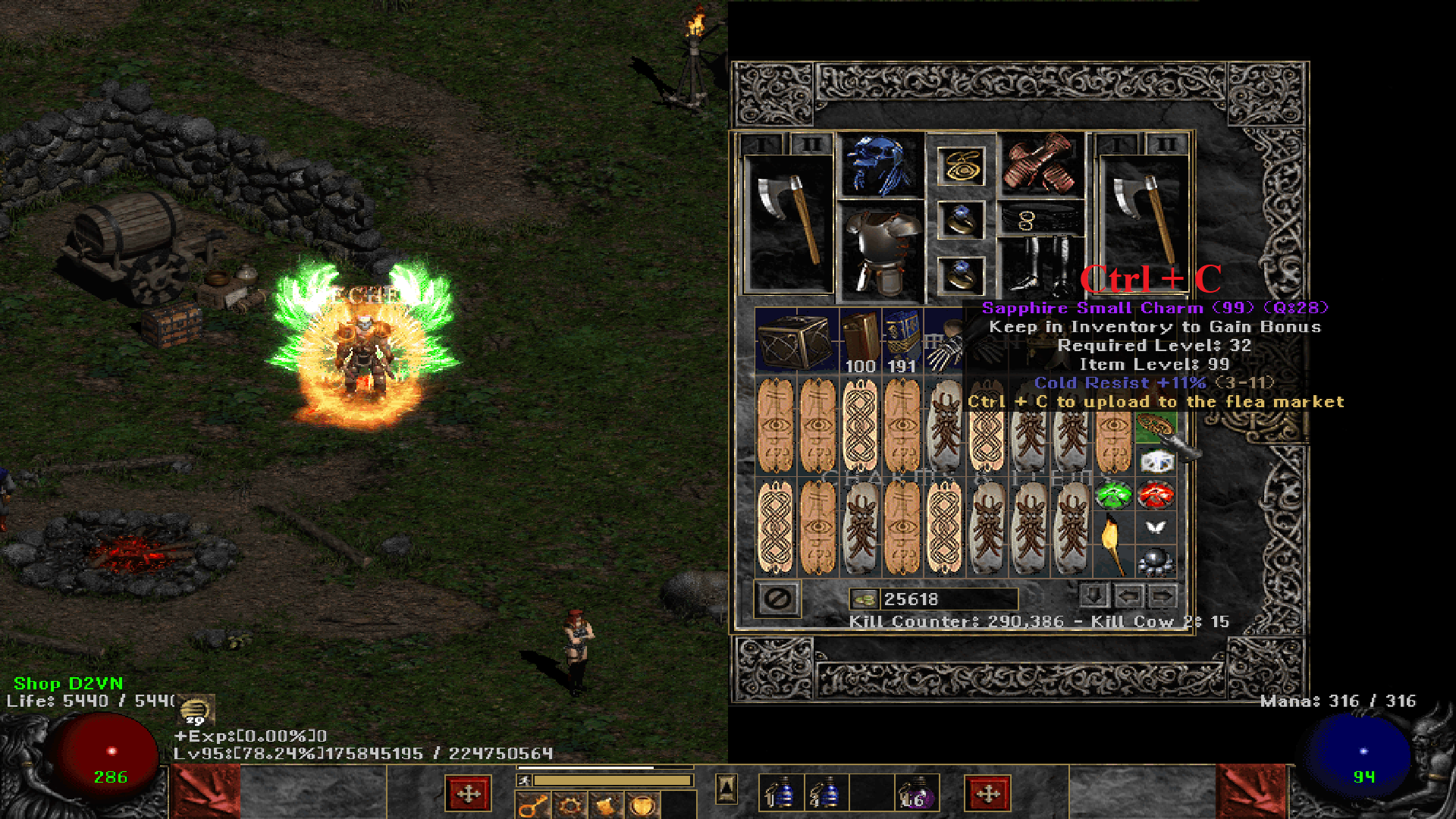
Task: Select the axe in the right weapon slot
Action: (1142, 220)
